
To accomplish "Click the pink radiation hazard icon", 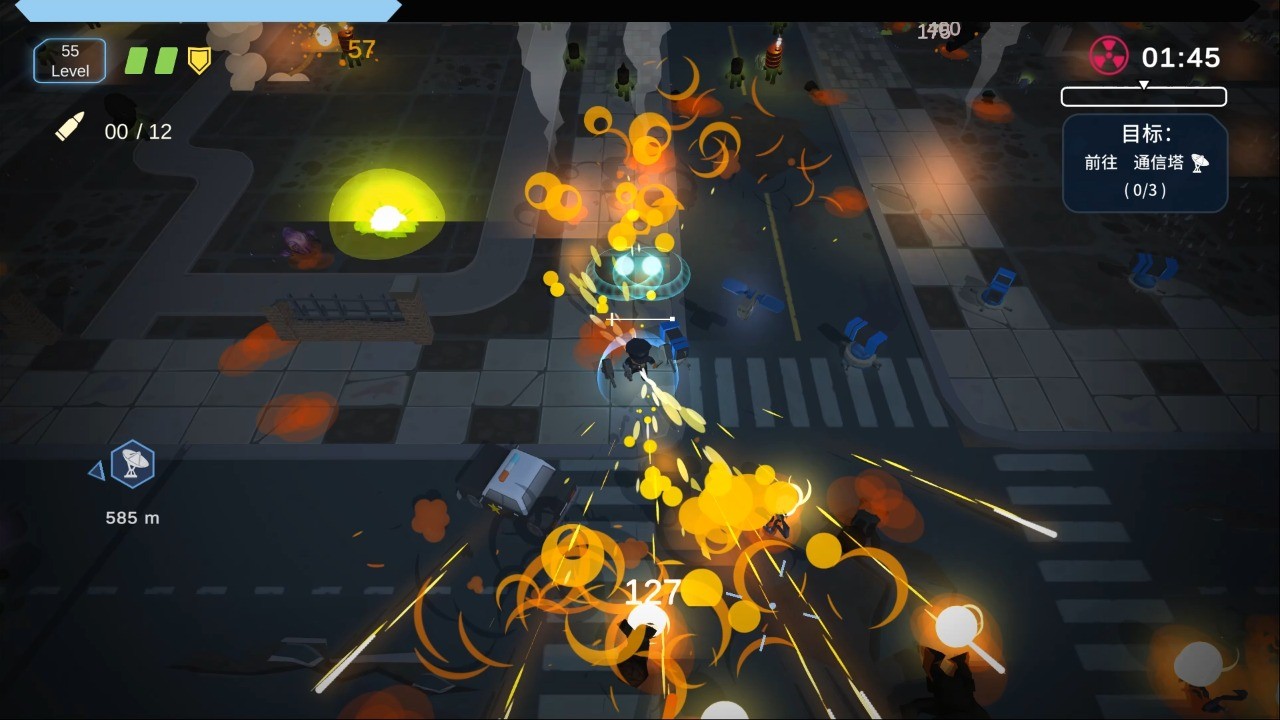I will [1108, 56].
